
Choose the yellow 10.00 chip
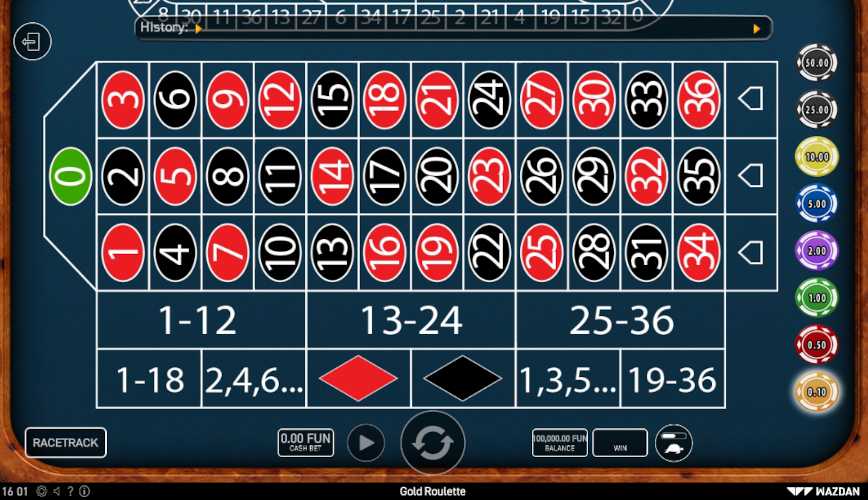(816, 157)
